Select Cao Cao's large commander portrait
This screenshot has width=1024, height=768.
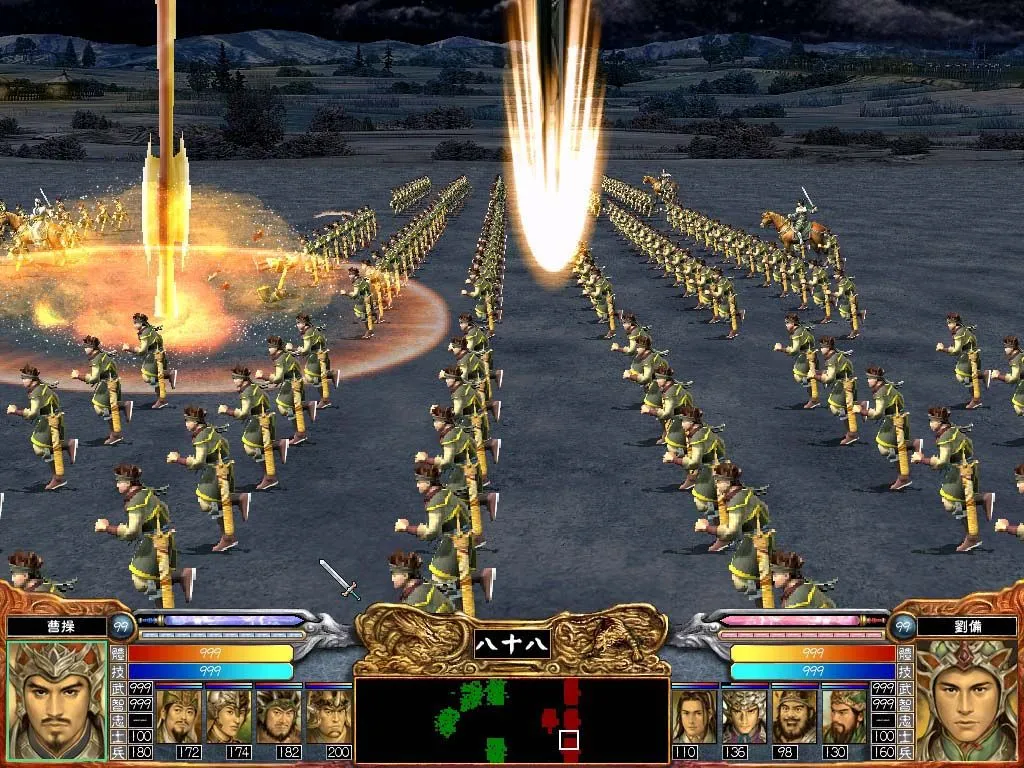[x=56, y=701]
